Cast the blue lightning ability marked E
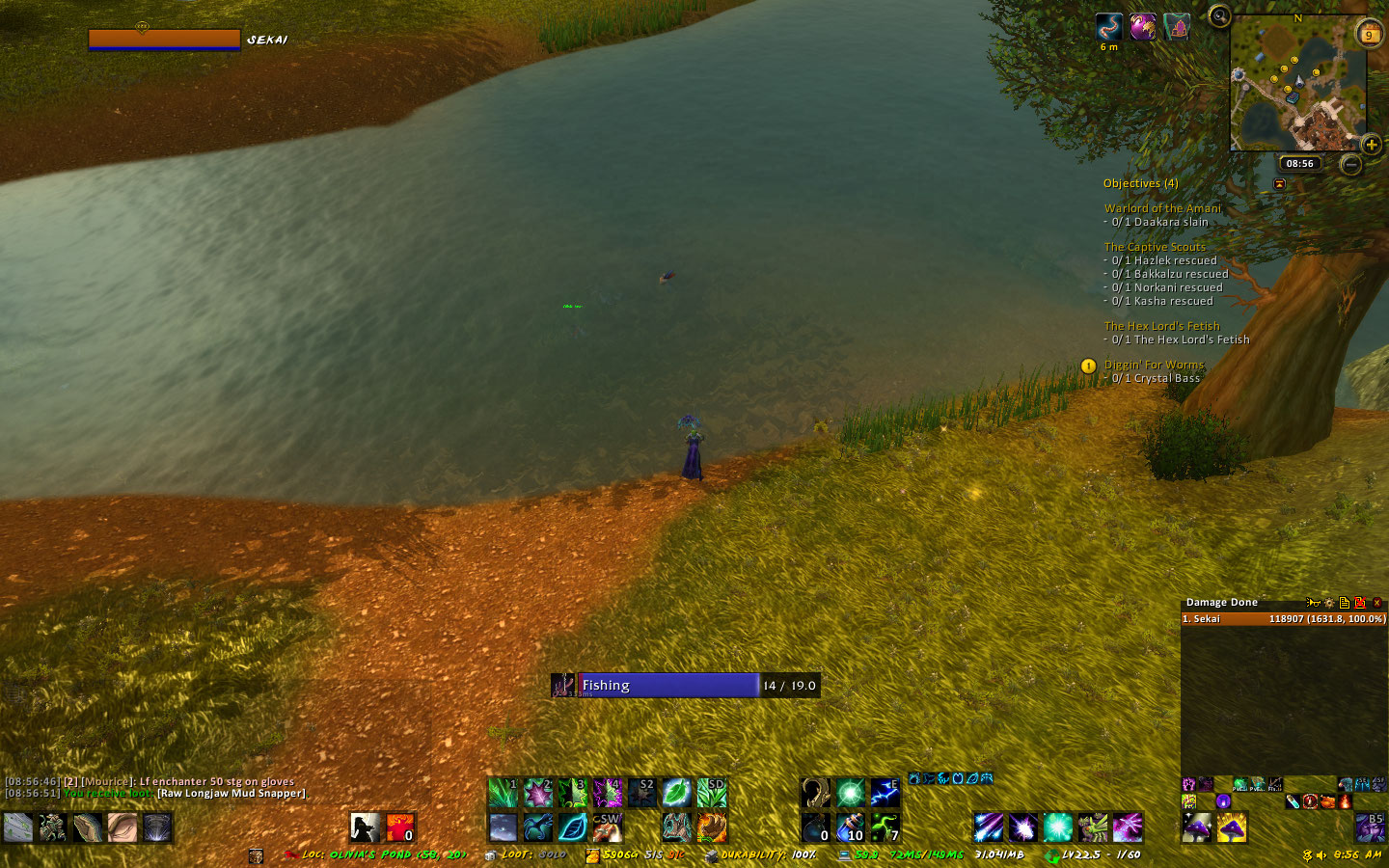The height and width of the screenshot is (868, 1389). point(885,794)
